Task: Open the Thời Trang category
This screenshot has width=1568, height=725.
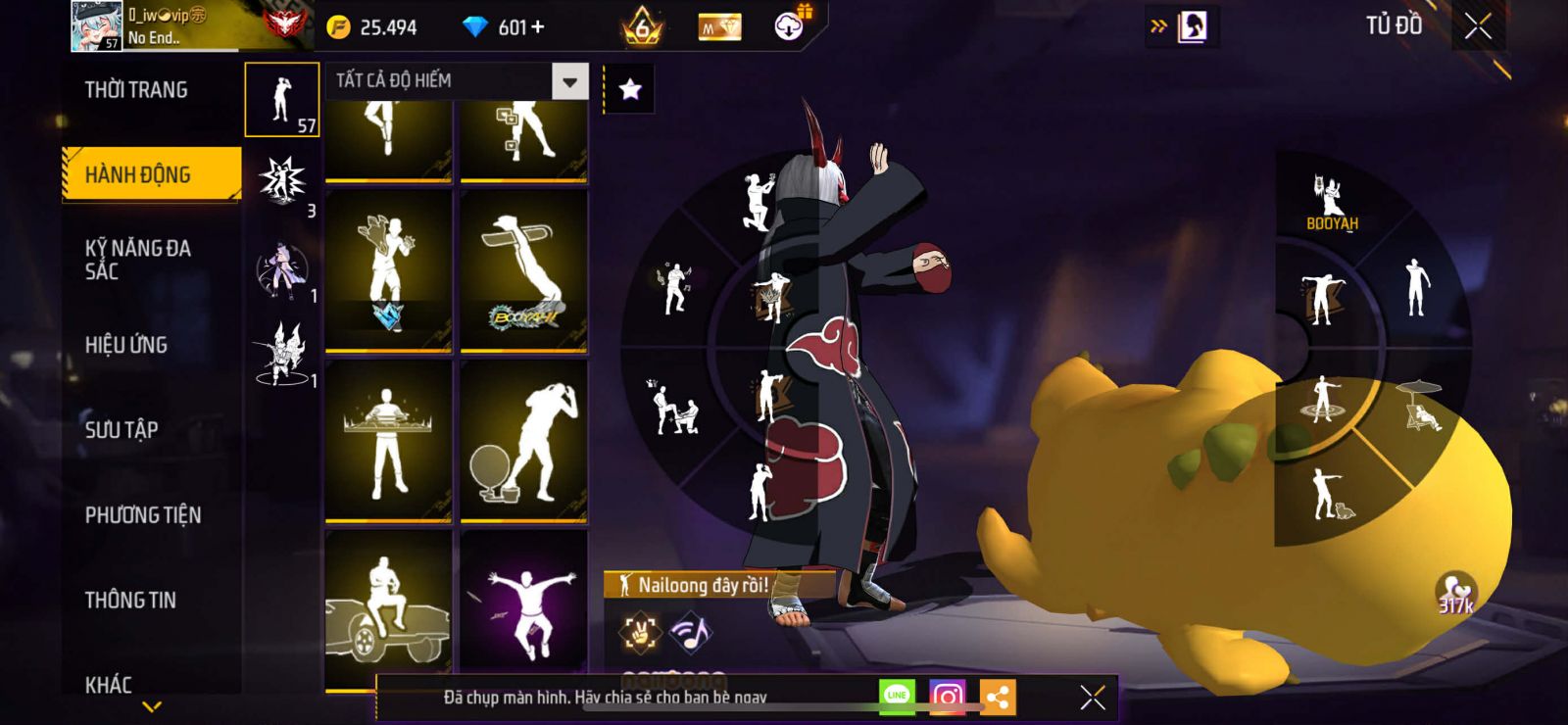Action: (x=136, y=90)
